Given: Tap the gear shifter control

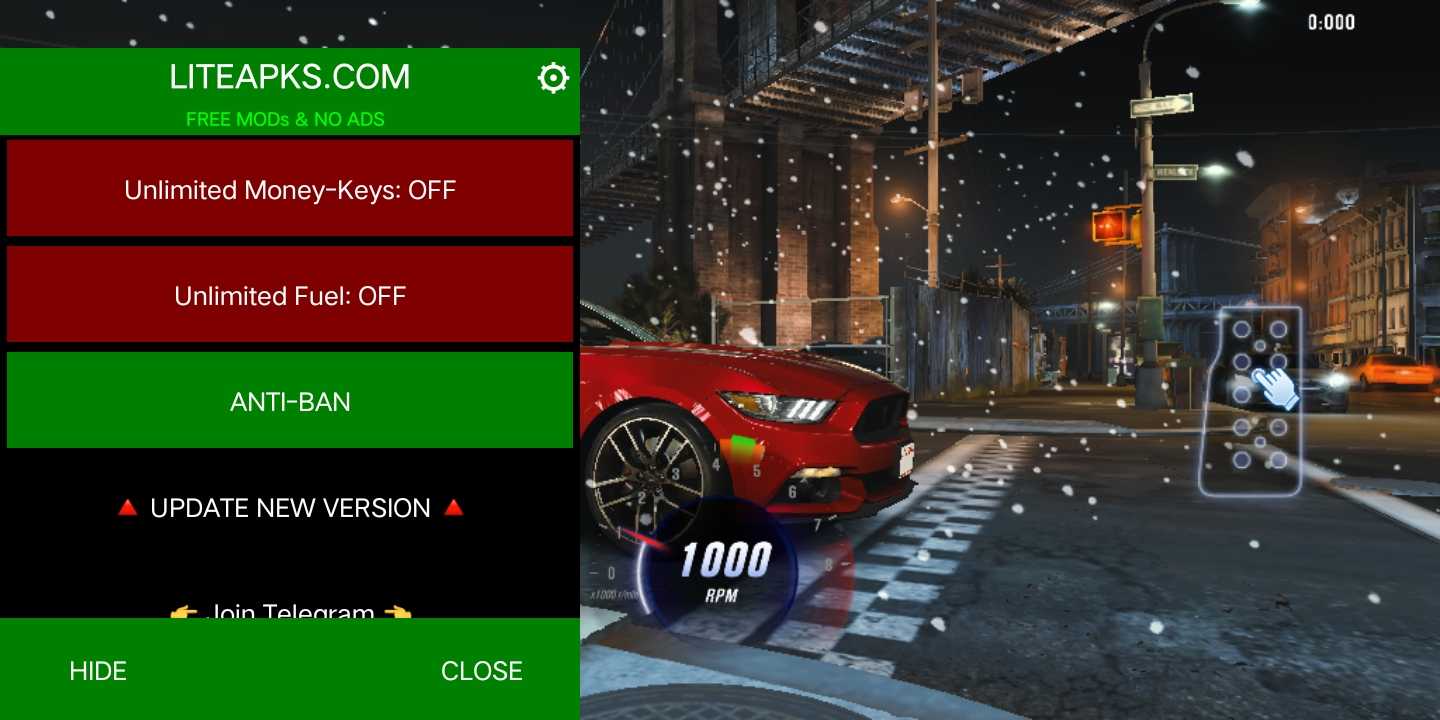Looking at the screenshot, I should click(x=1250, y=400).
